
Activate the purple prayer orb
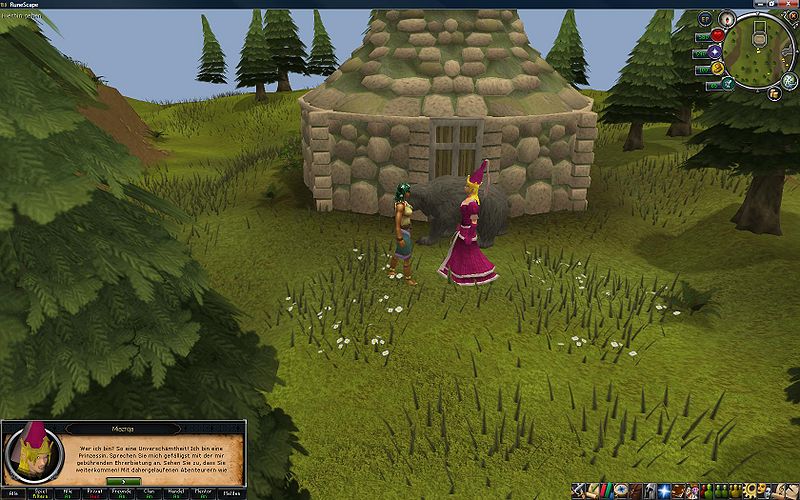(717, 51)
